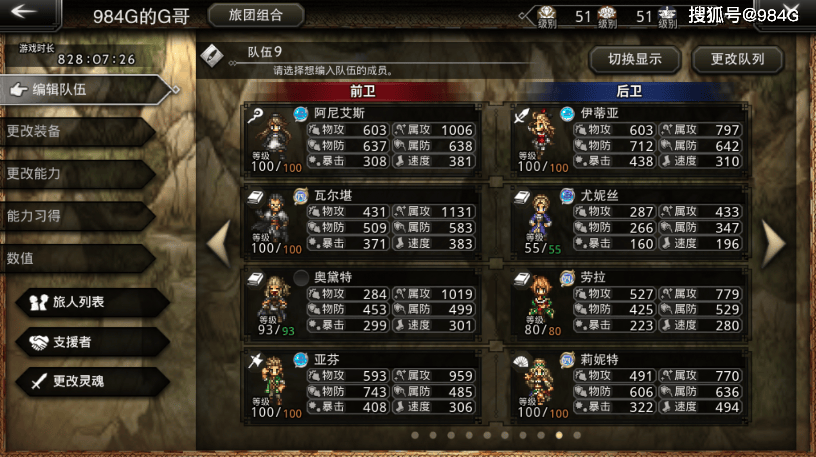Select front-row member 阿尼艾斯

(x=362, y=139)
